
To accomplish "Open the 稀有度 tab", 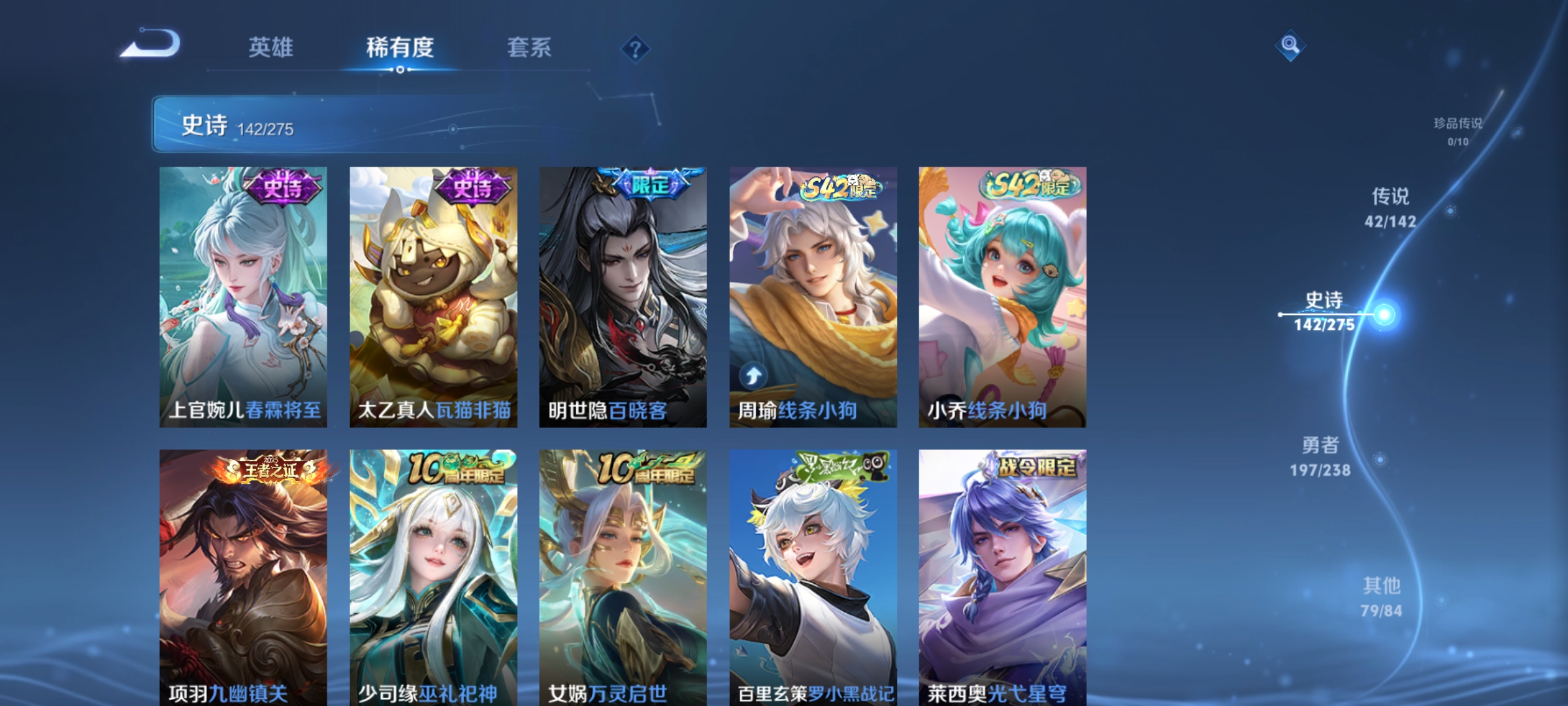I will (400, 46).
